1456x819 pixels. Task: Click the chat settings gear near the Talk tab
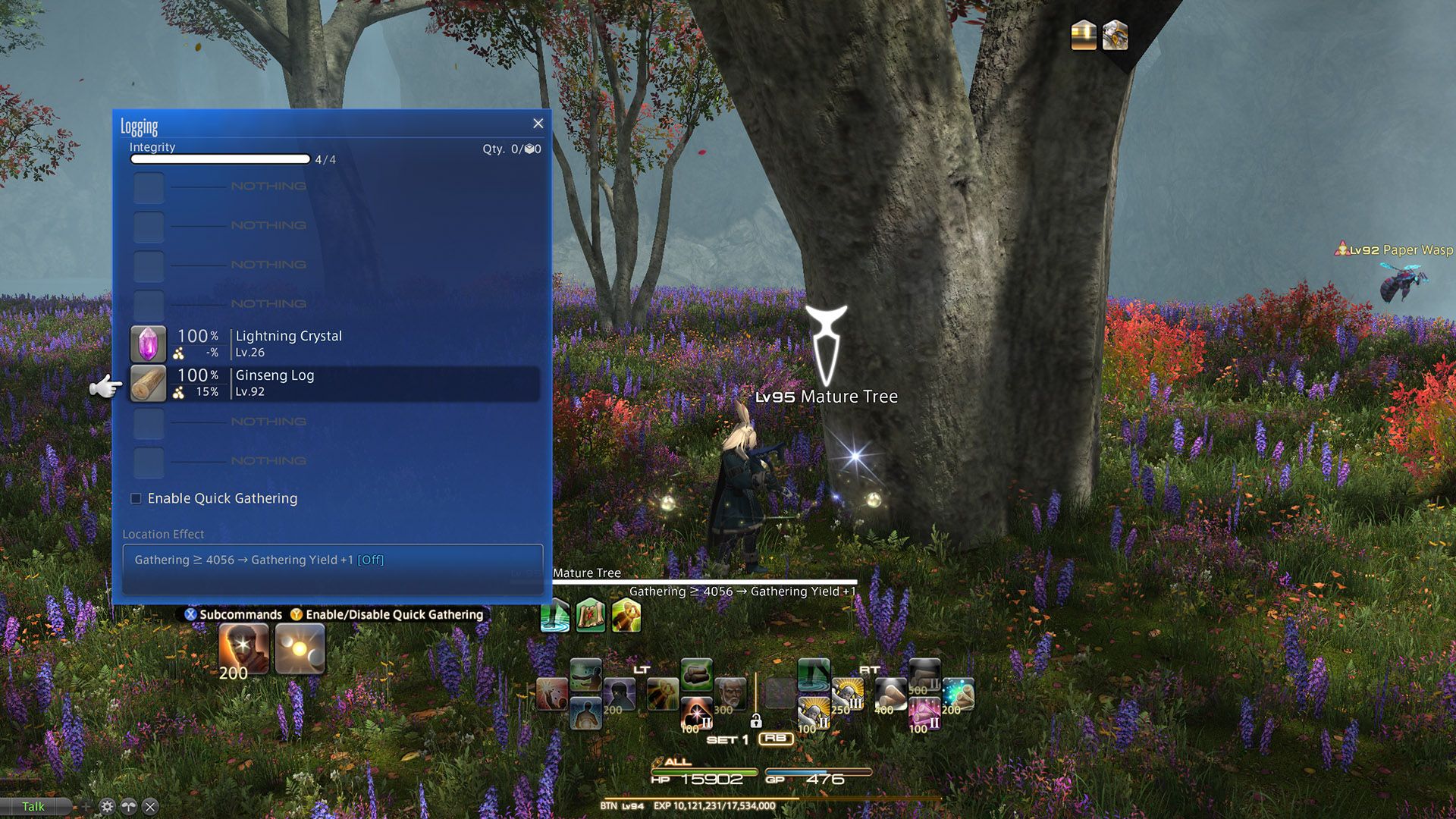click(106, 806)
